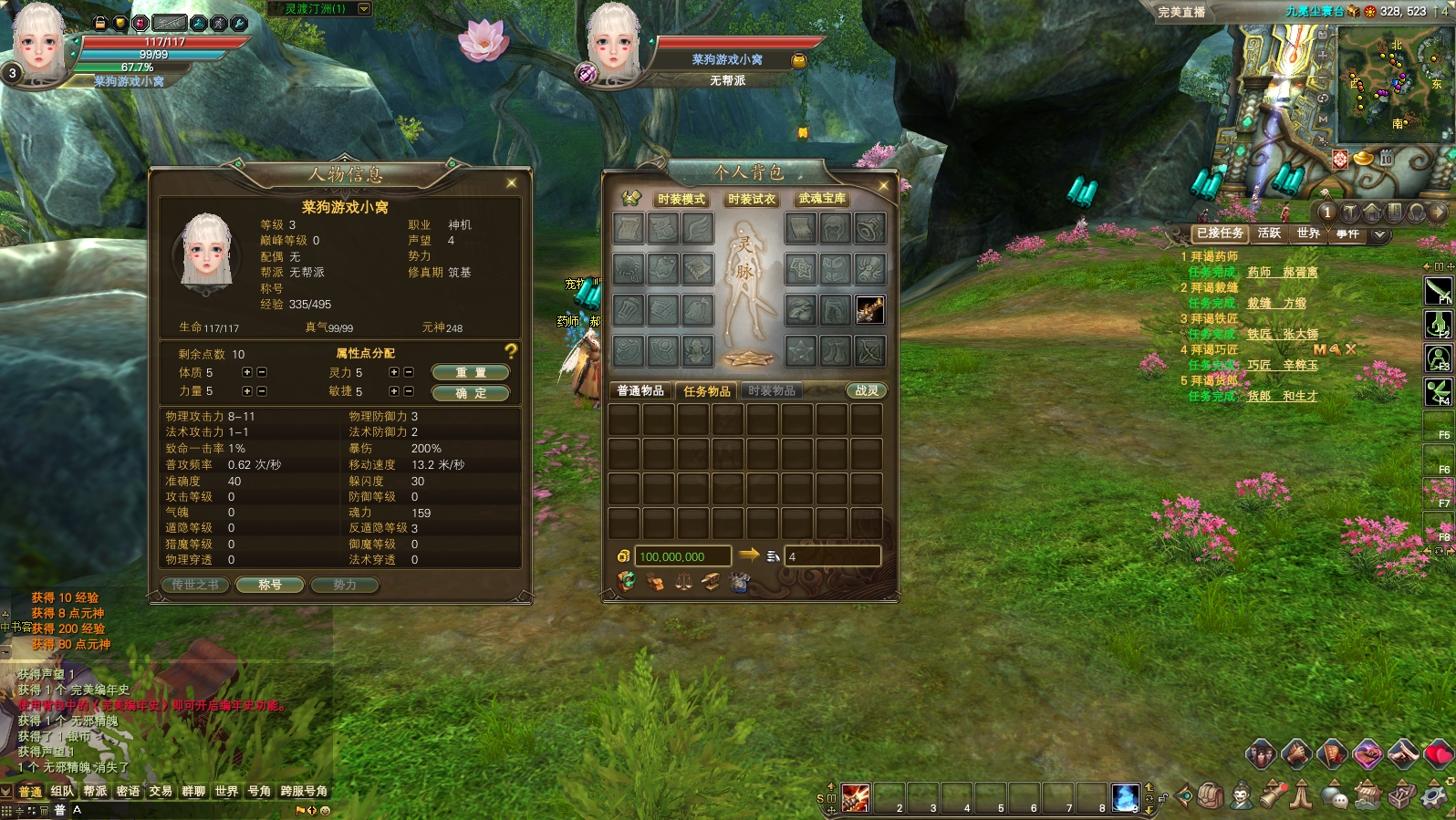The height and width of the screenshot is (820, 1456).
Task: Open the attribute allocation help question mark
Action: (511, 351)
